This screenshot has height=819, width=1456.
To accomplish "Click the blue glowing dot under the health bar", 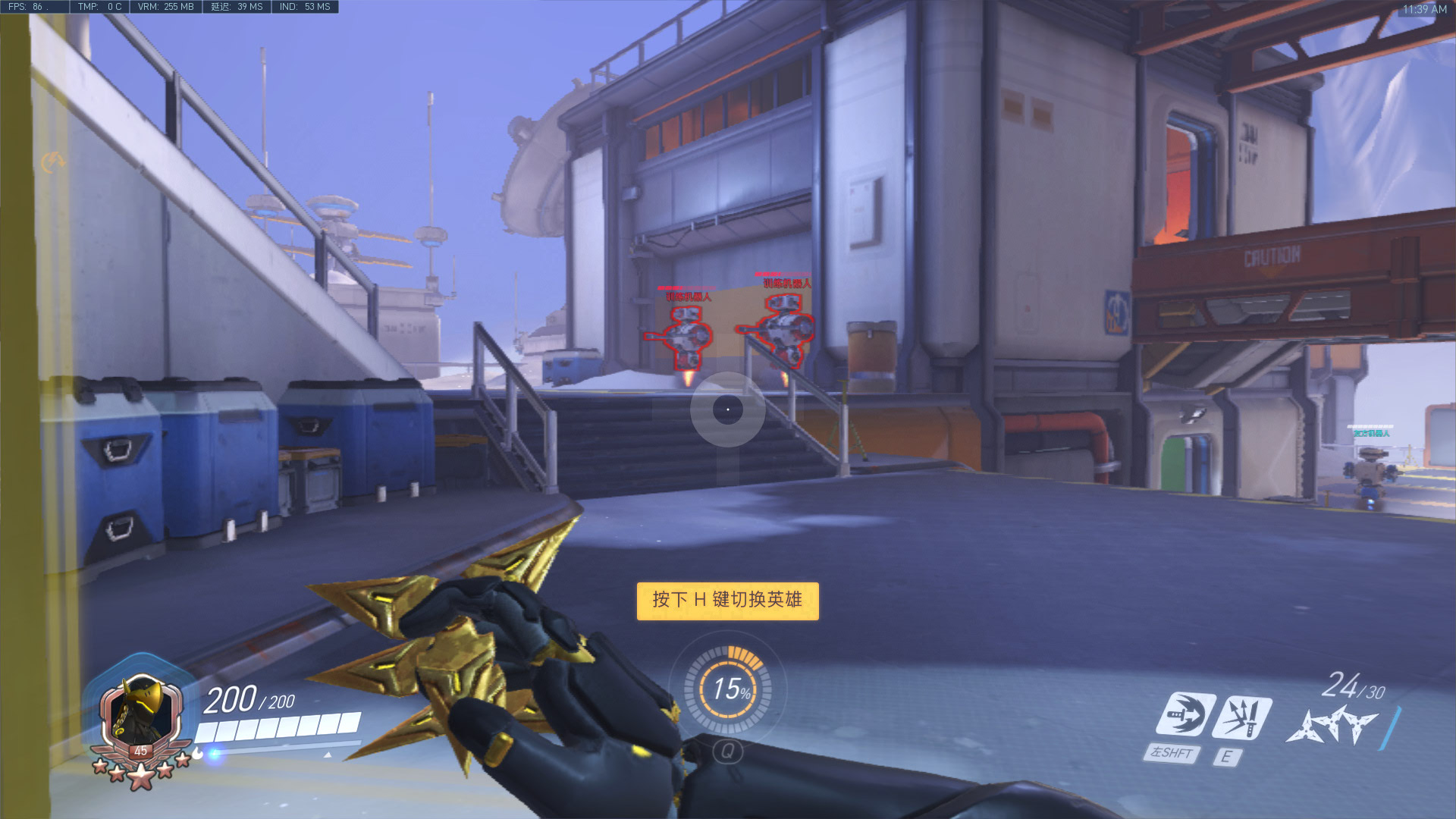I will [x=214, y=754].
